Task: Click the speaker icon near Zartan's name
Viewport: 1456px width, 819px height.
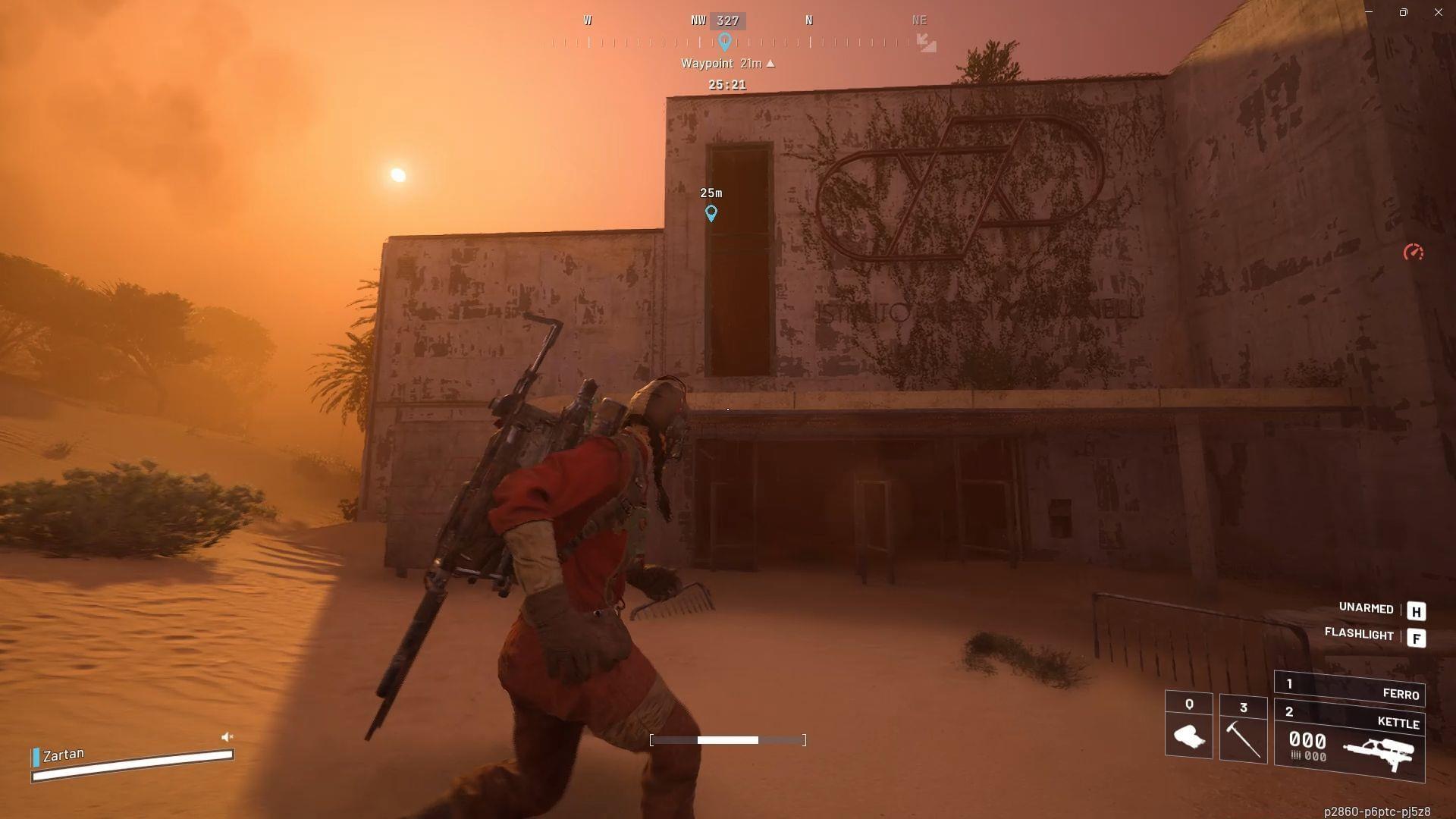Action: tap(226, 736)
